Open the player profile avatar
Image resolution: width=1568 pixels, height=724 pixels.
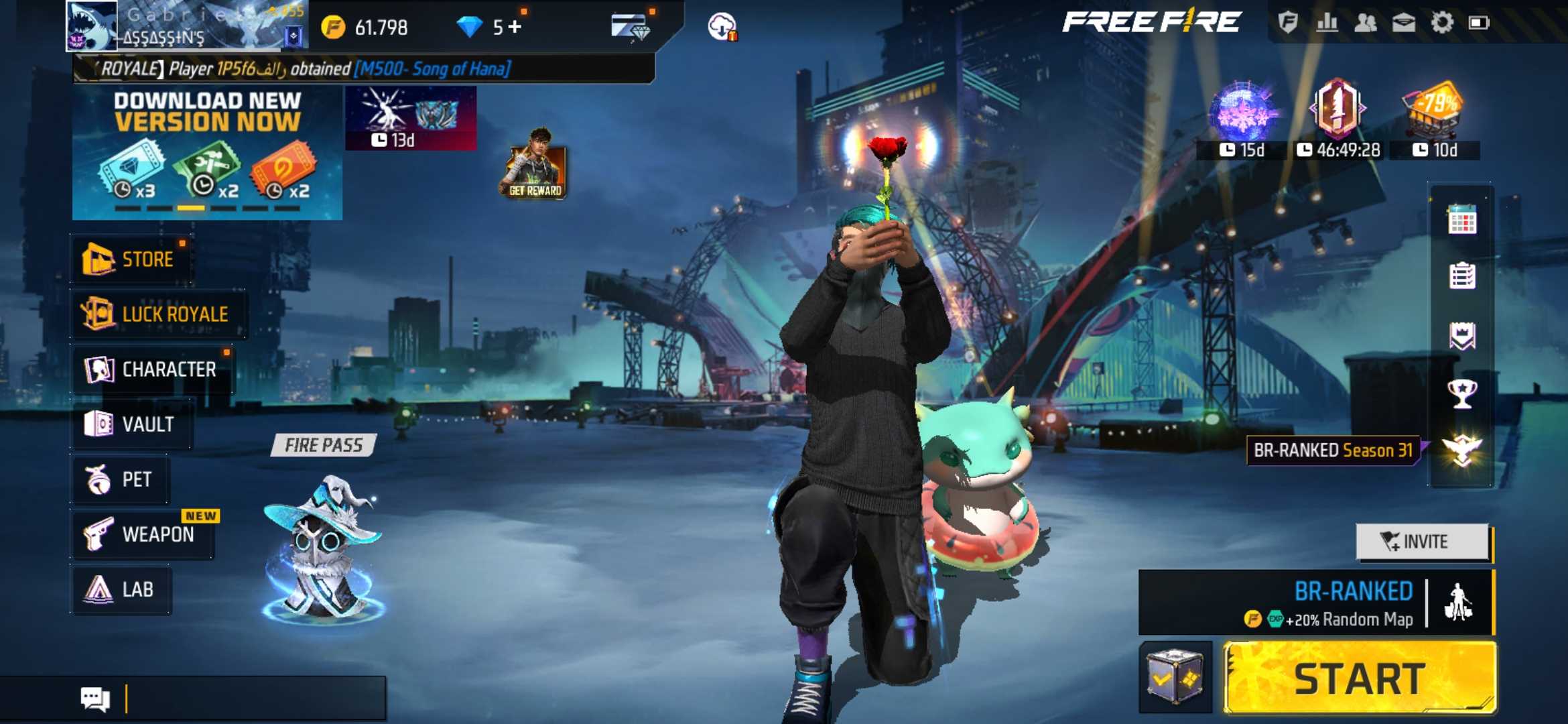click(x=92, y=26)
